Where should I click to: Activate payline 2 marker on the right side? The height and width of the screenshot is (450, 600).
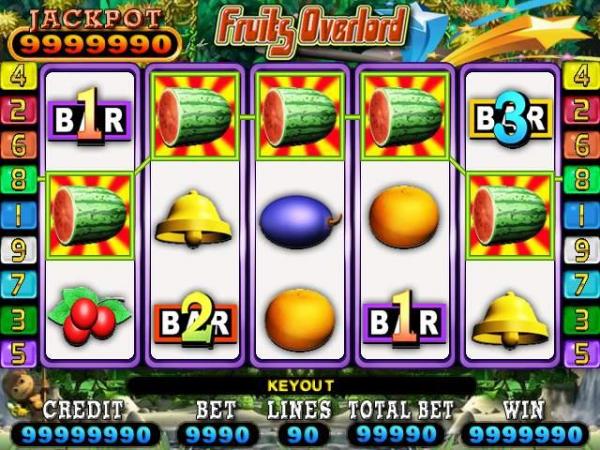[579, 111]
